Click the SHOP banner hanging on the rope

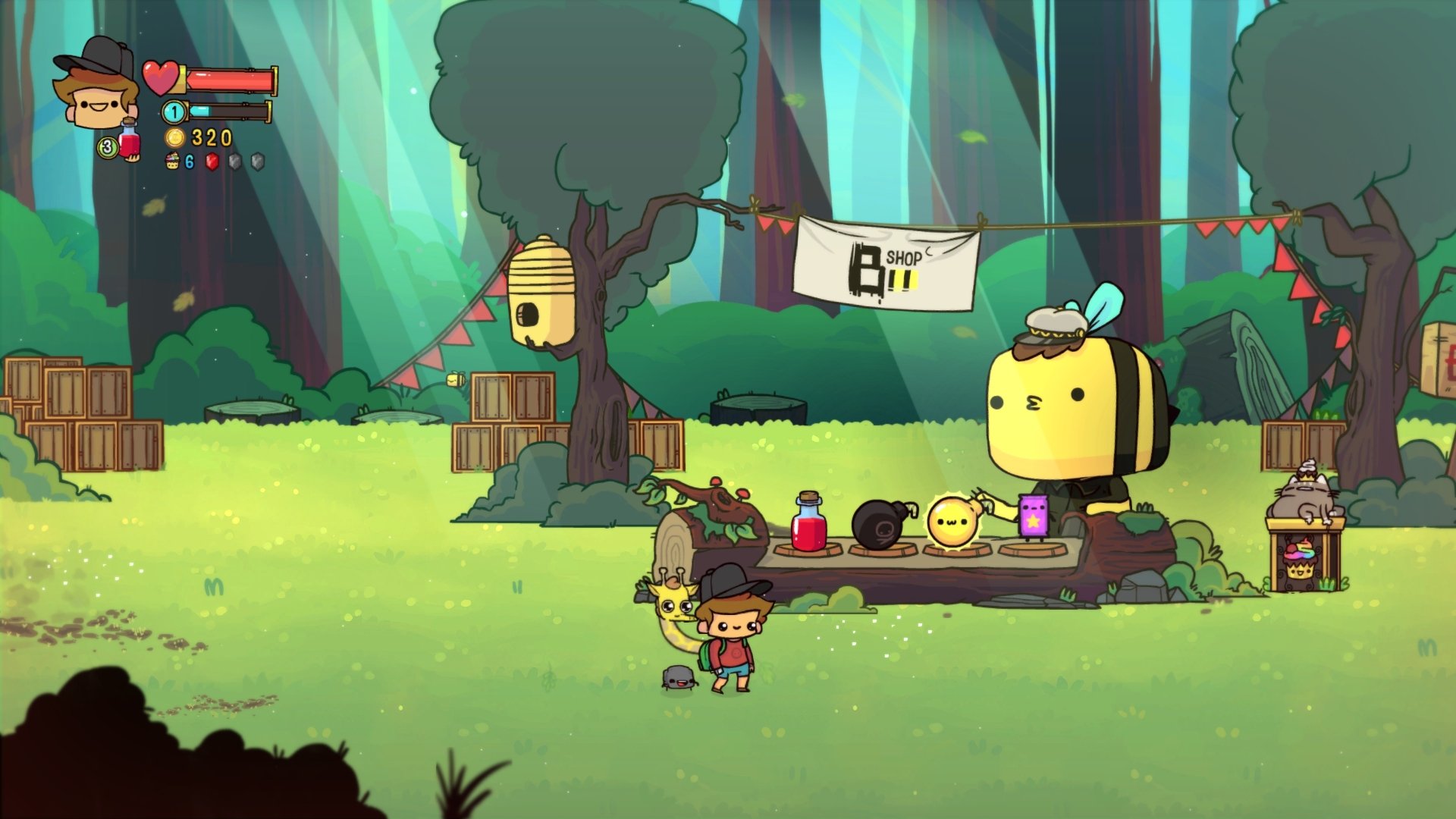pos(883,262)
